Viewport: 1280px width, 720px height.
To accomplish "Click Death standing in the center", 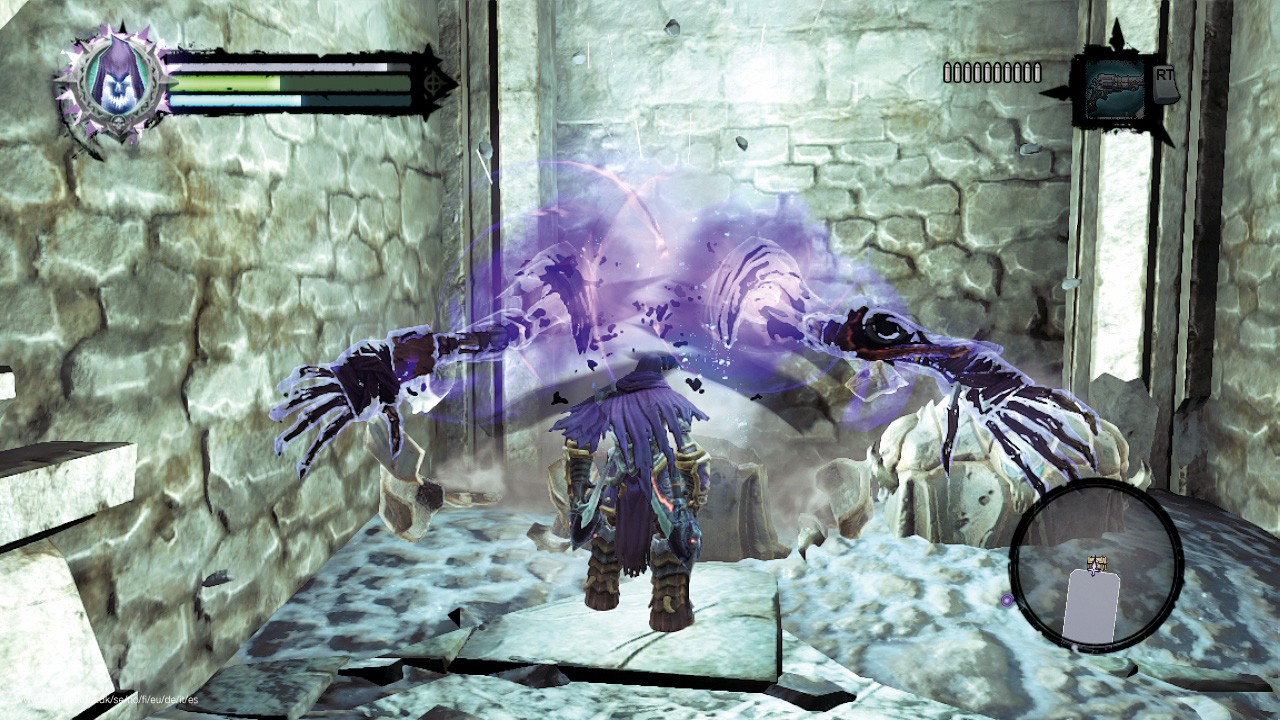I will click(x=640, y=490).
